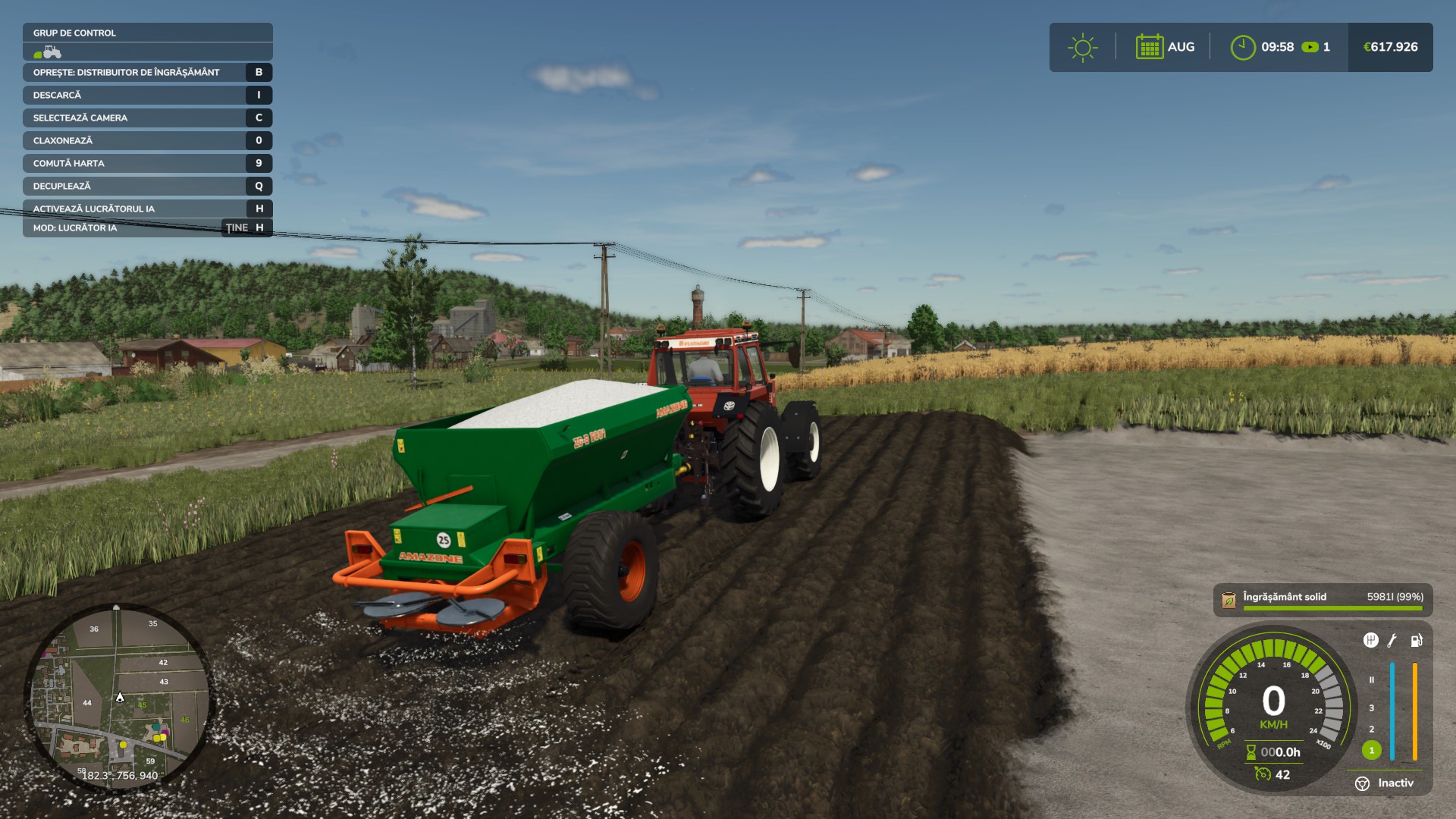1456x819 pixels.
Task: Click the steering wheel icon next to Inactiv
Action: coord(1362,783)
